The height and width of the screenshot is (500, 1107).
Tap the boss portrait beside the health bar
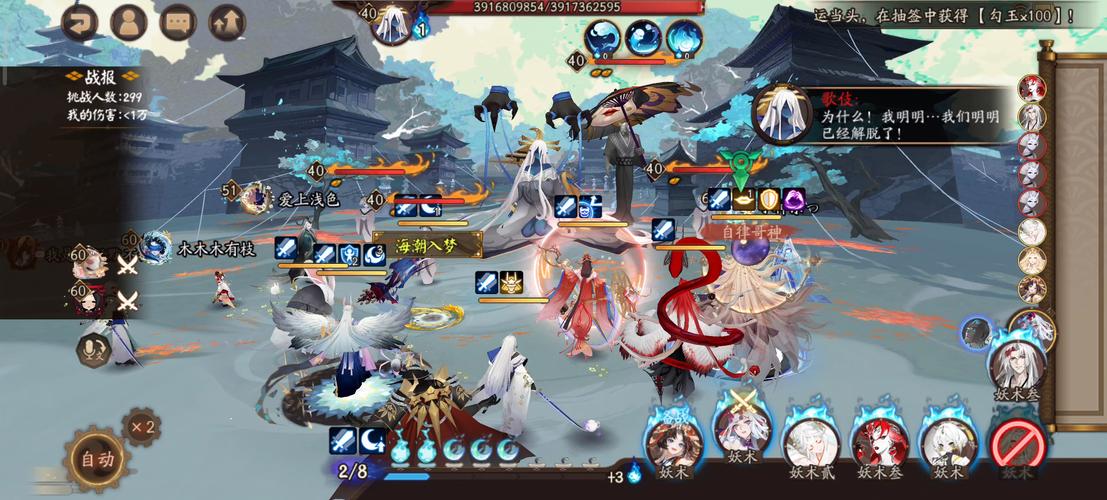(x=395, y=22)
